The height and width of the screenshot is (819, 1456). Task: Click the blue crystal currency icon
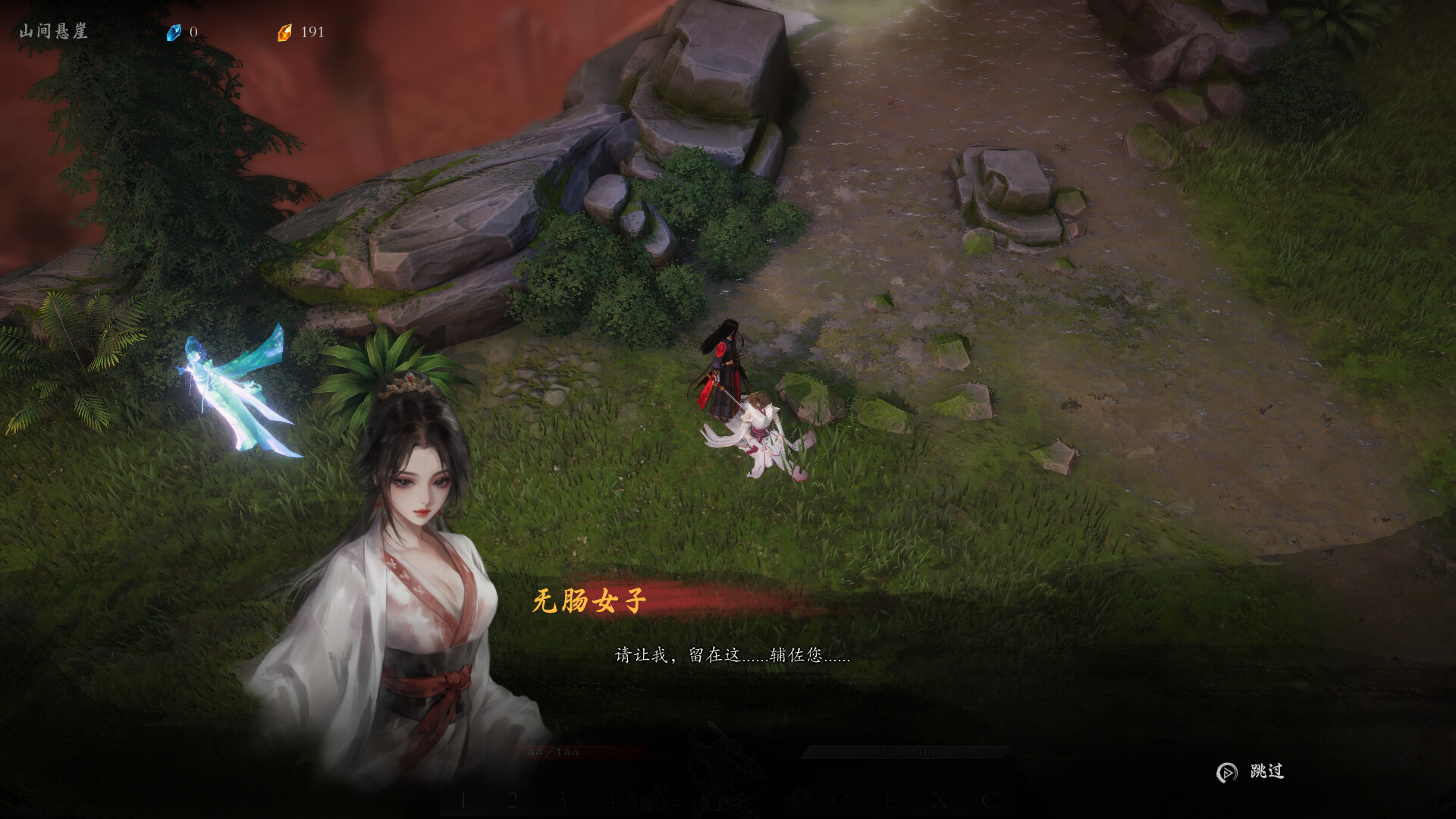click(175, 32)
